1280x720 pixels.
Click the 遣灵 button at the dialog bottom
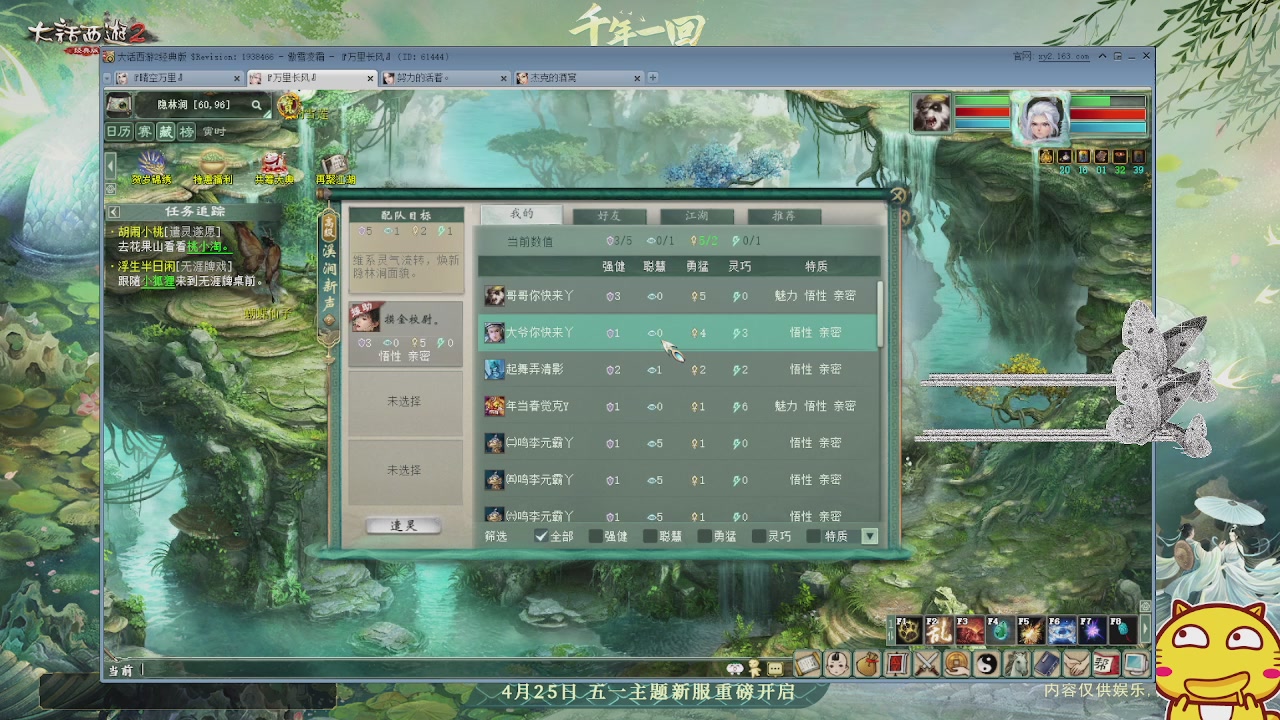402,524
